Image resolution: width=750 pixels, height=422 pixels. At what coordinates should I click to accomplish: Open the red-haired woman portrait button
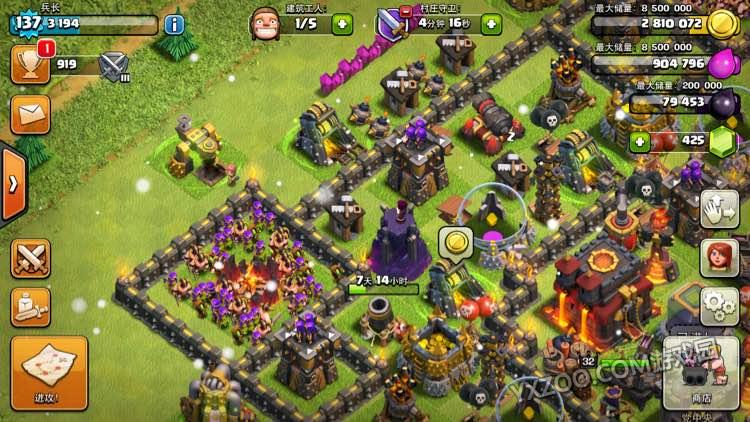[719, 257]
